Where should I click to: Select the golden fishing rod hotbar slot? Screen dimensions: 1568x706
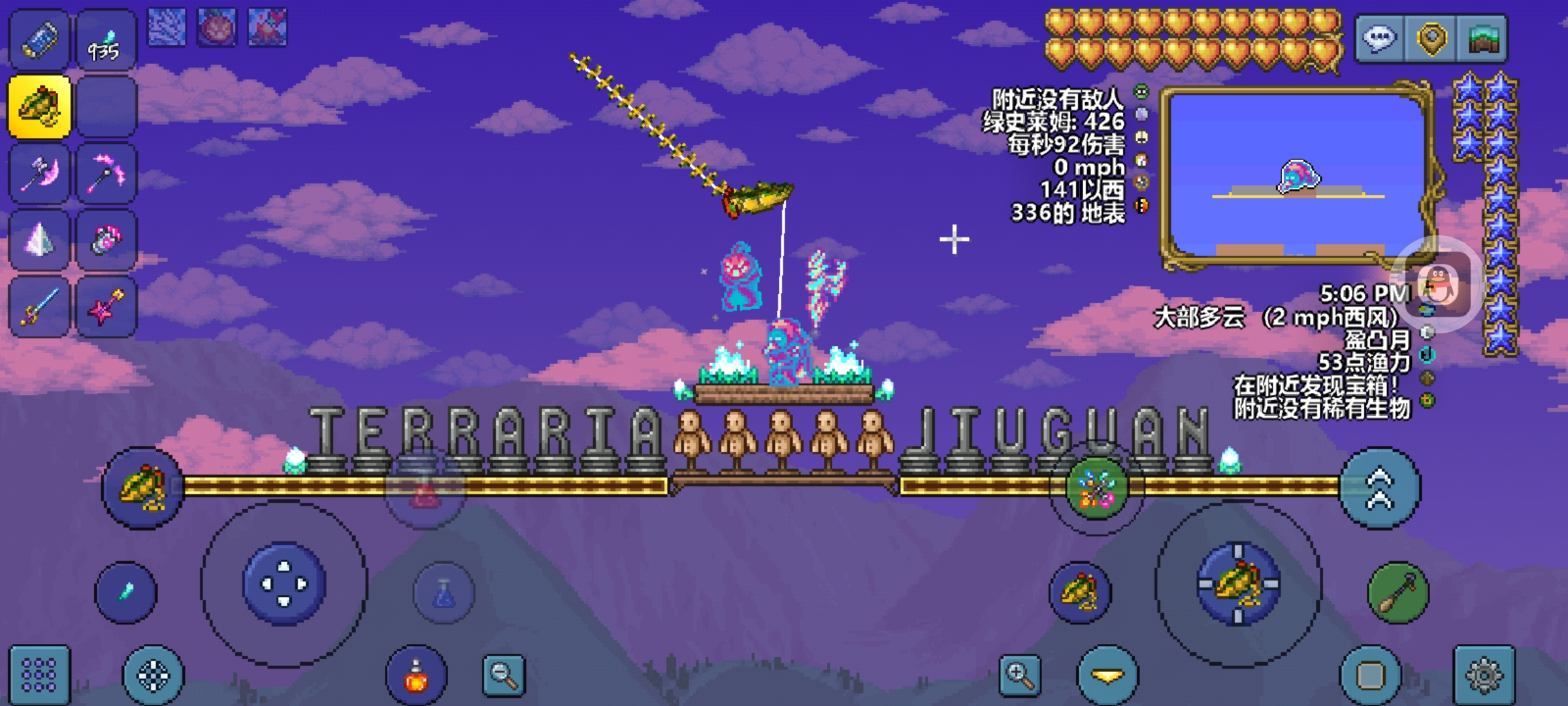pos(39,107)
